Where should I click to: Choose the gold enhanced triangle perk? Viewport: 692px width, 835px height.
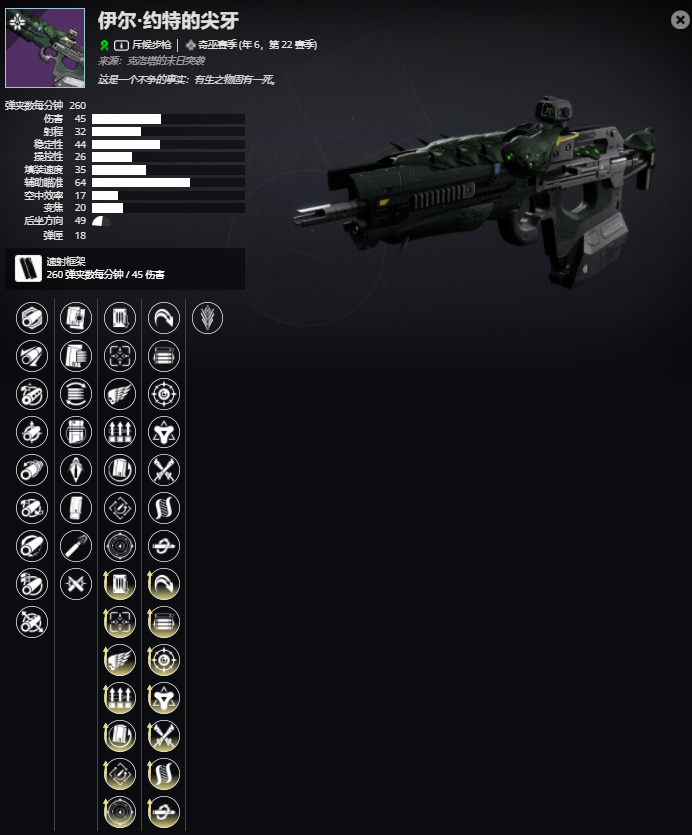pyautogui.click(x=164, y=696)
